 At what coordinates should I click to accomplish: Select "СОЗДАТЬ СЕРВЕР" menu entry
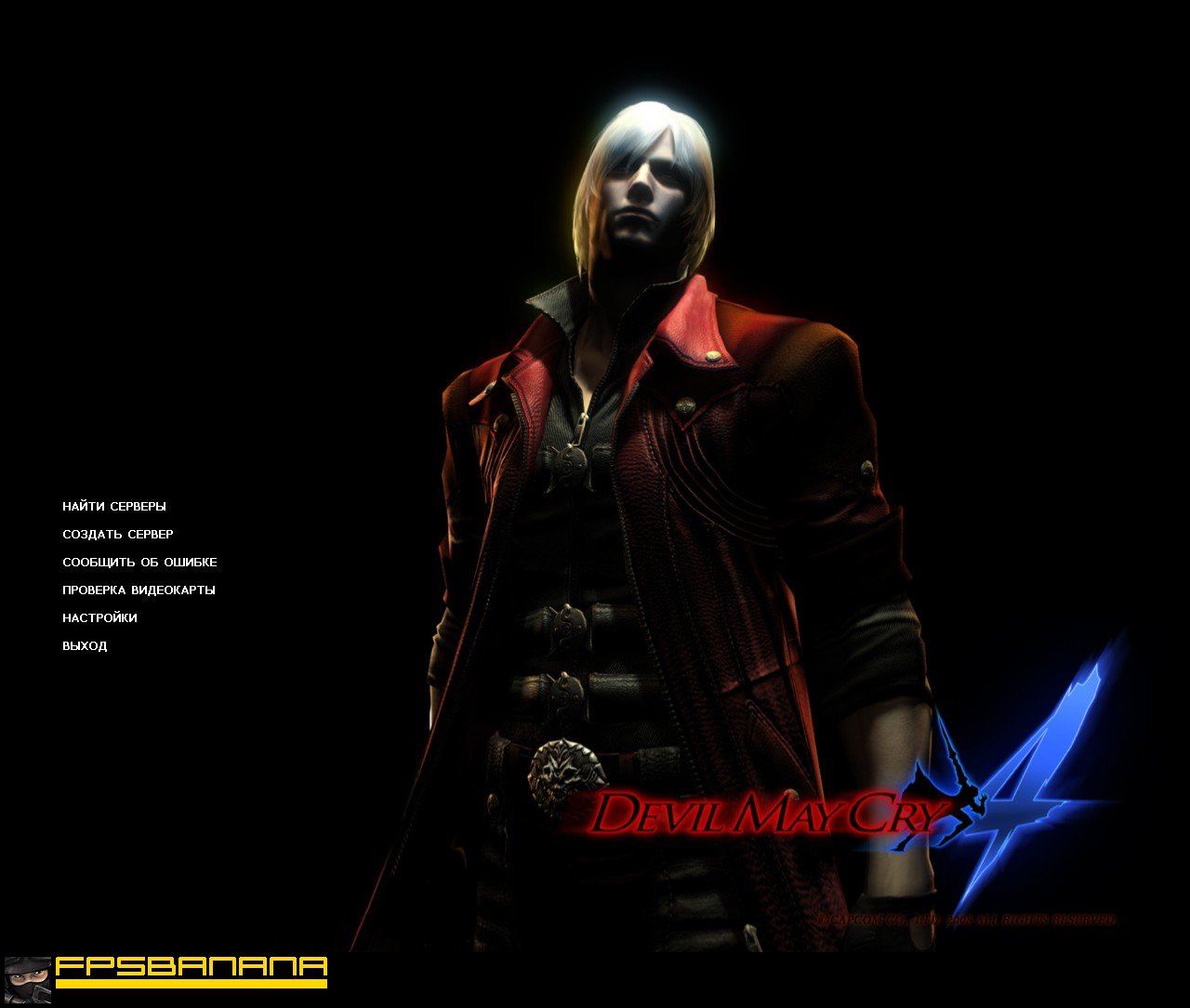coord(116,534)
